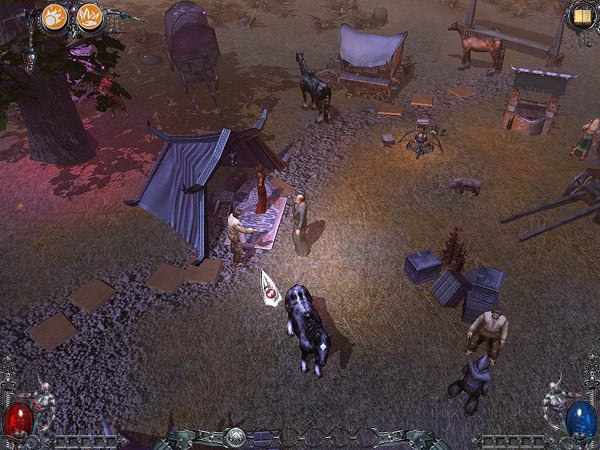
Task: Open the journal book icon
Action: pyautogui.click(x=580, y=16)
